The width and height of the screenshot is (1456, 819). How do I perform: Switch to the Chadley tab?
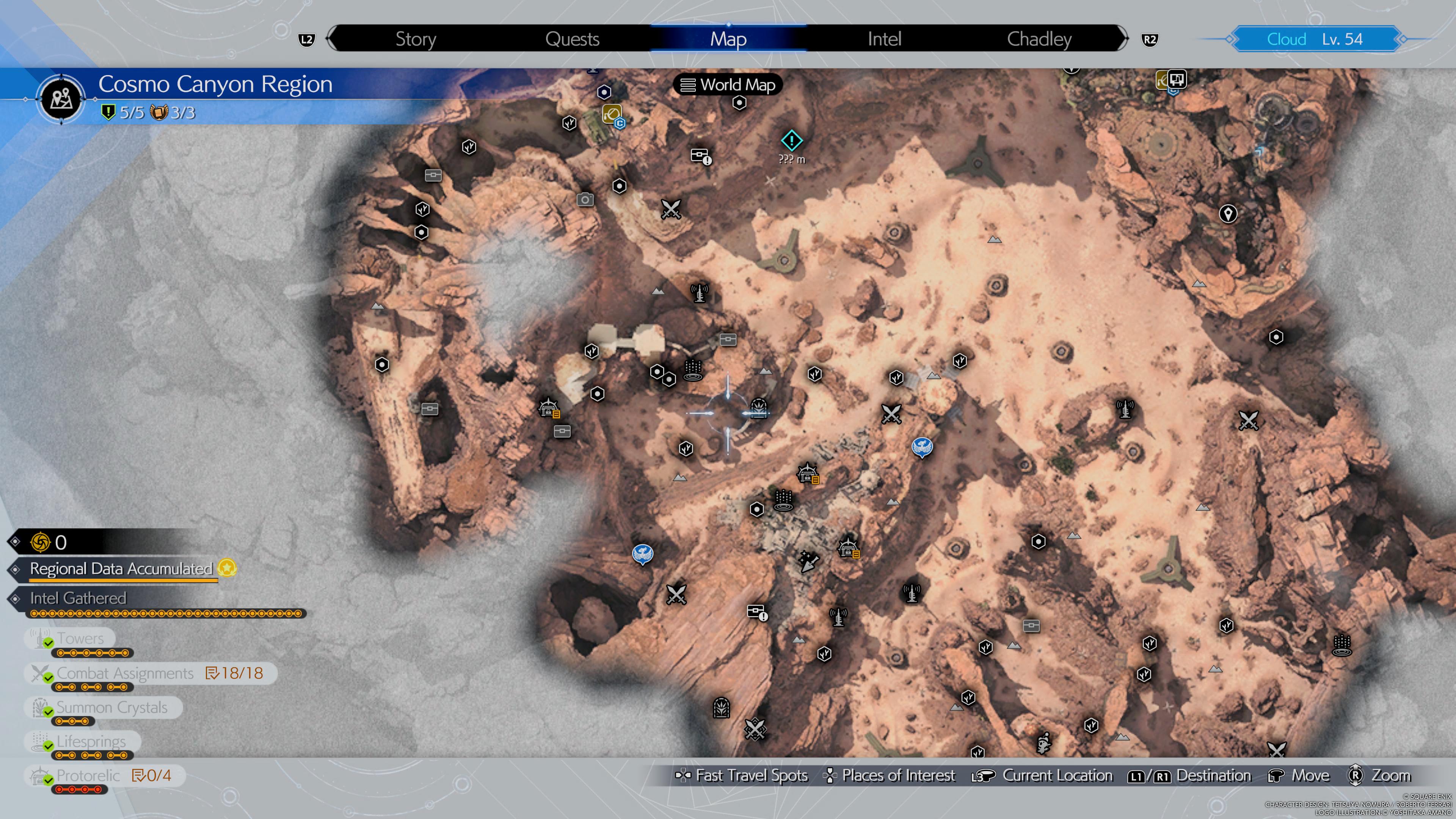[x=1039, y=38]
